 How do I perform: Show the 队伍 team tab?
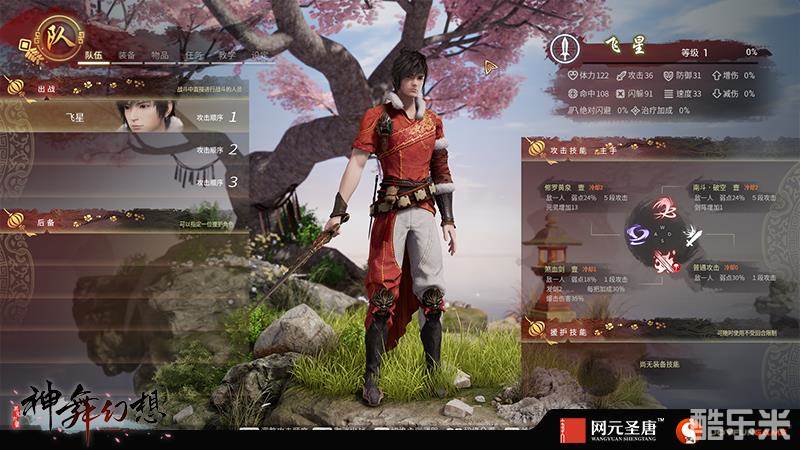pyautogui.click(x=94, y=56)
